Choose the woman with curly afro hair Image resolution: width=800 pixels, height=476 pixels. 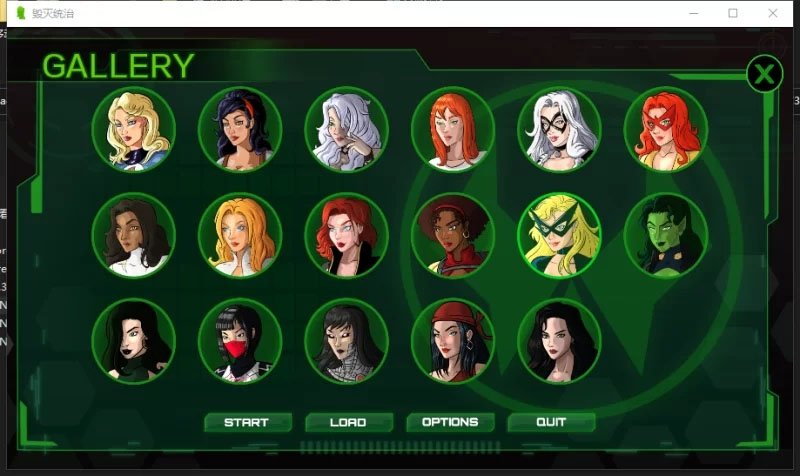[x=453, y=235]
